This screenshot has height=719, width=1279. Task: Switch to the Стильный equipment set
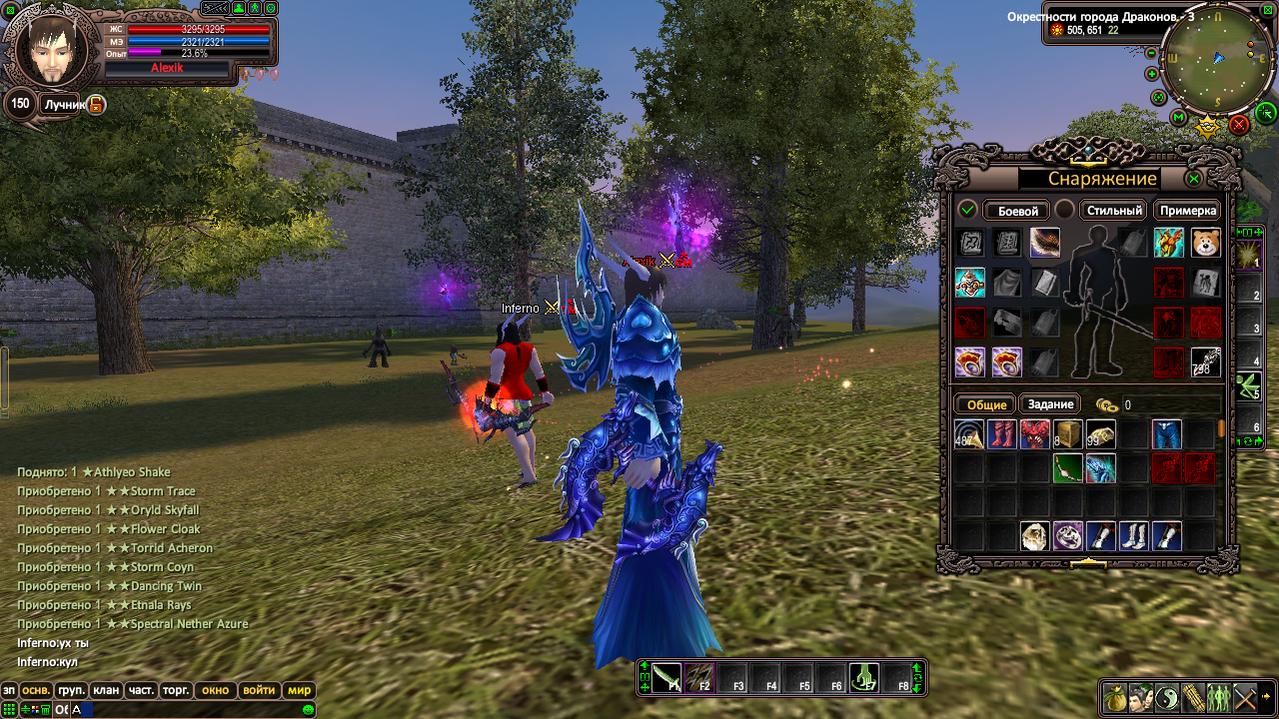pos(1114,211)
